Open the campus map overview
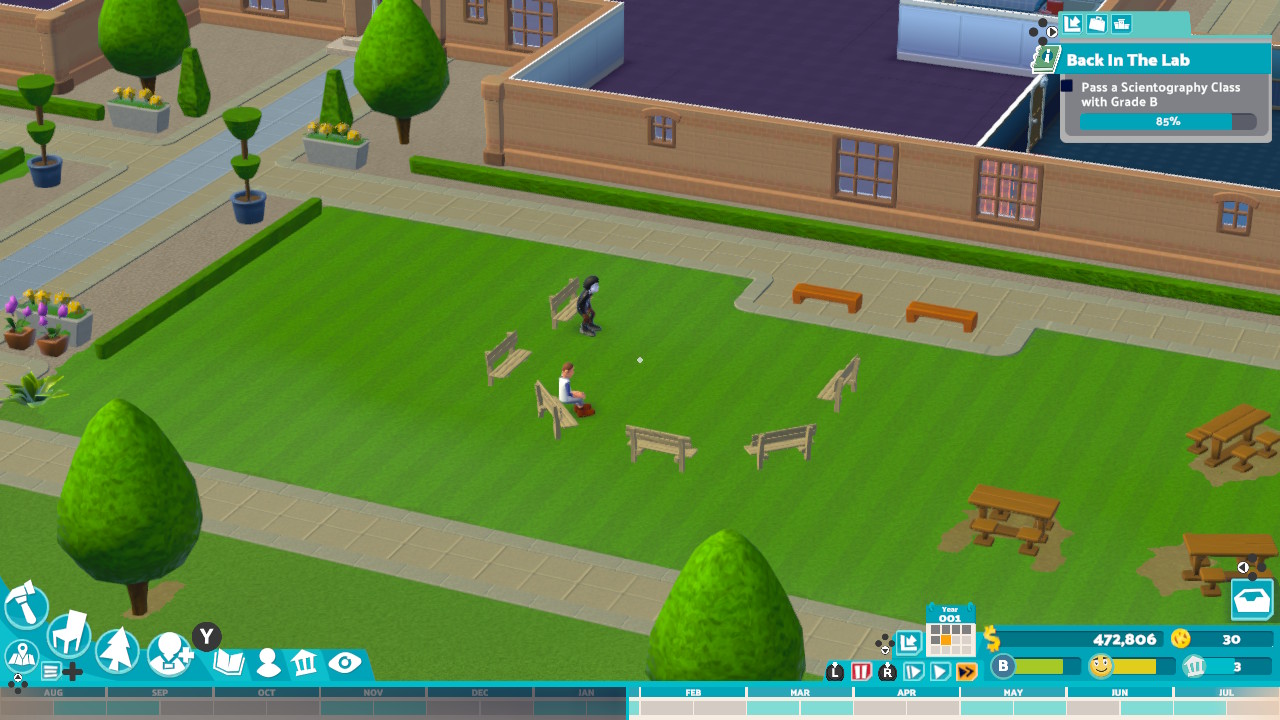The image size is (1280, 720). click(21, 656)
